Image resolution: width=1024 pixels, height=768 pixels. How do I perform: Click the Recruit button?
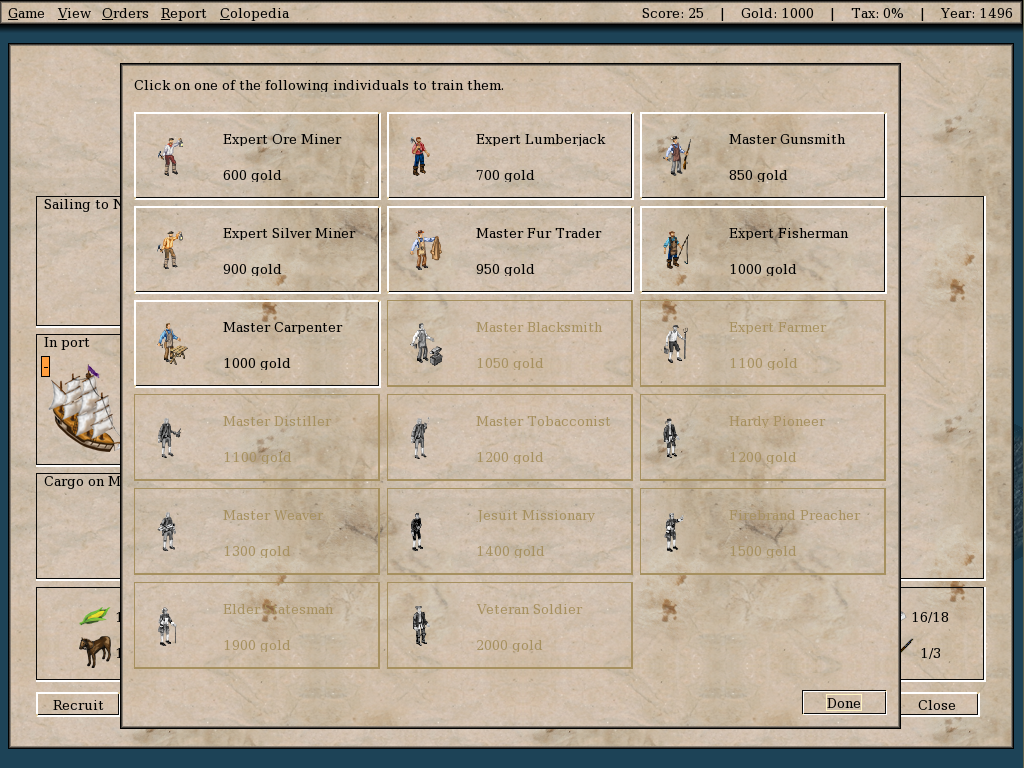pyautogui.click(x=78, y=705)
